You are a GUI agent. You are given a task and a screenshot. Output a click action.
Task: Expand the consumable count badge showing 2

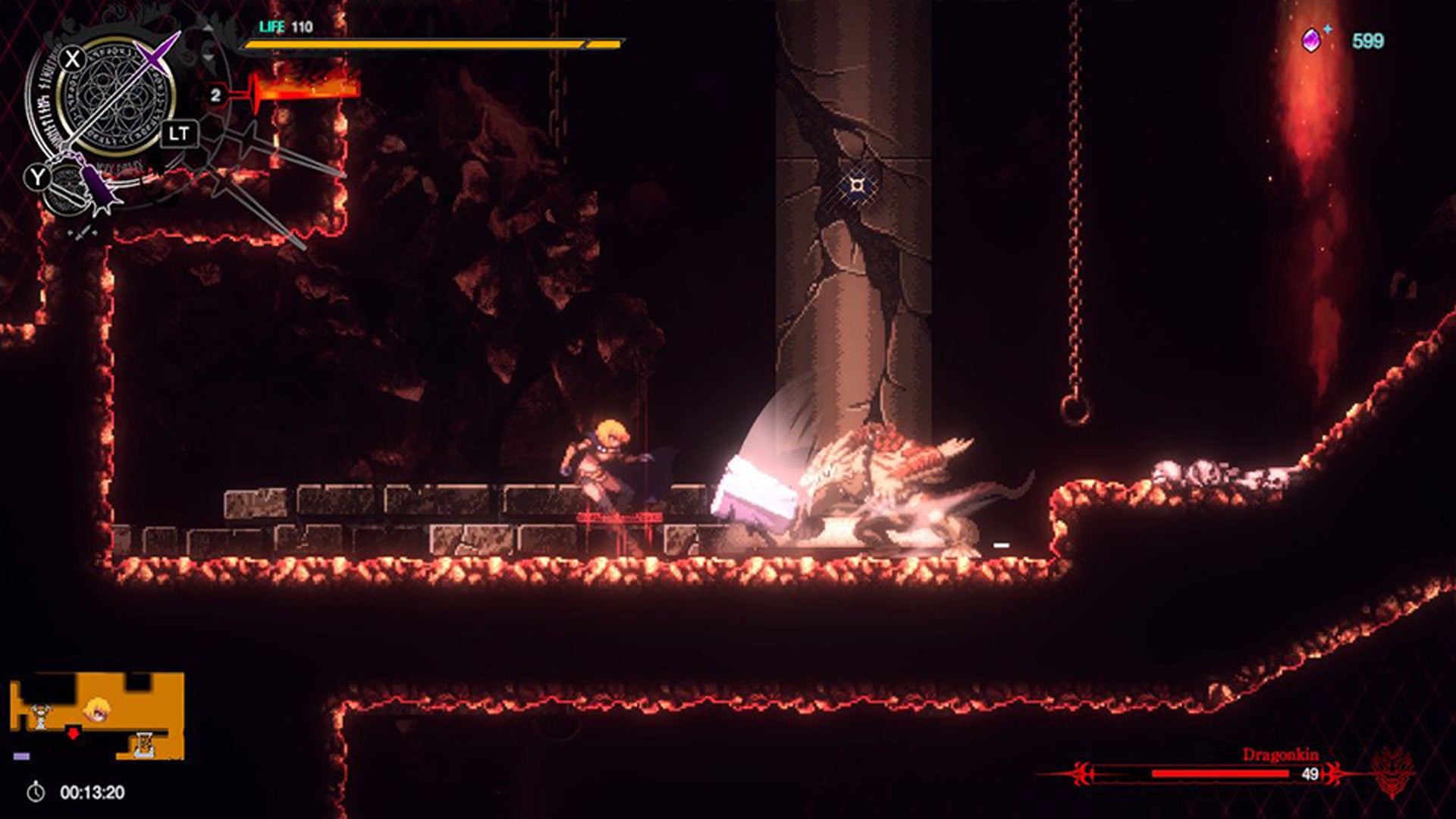(x=217, y=95)
